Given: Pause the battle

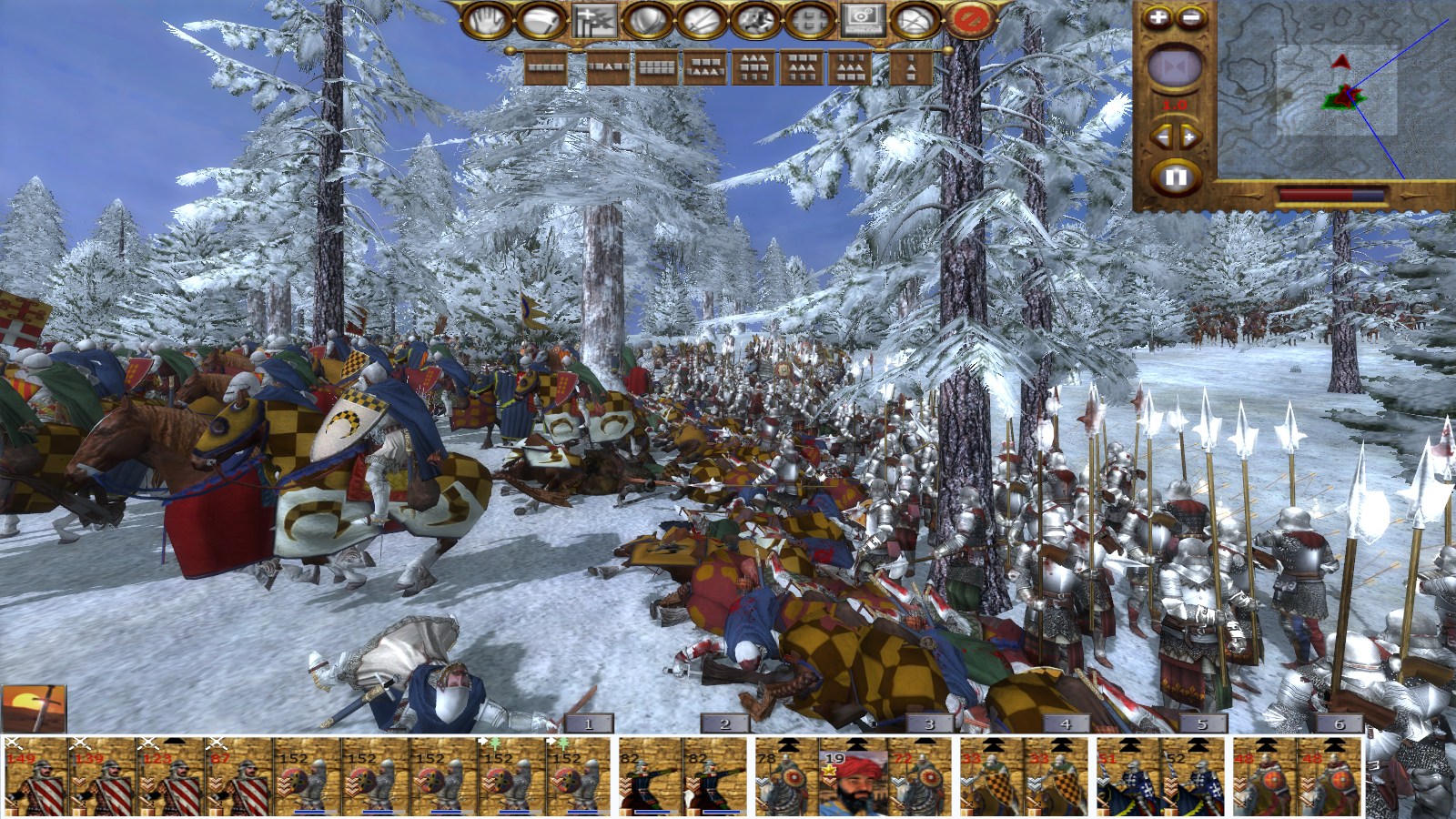Looking at the screenshot, I should point(1175,177).
